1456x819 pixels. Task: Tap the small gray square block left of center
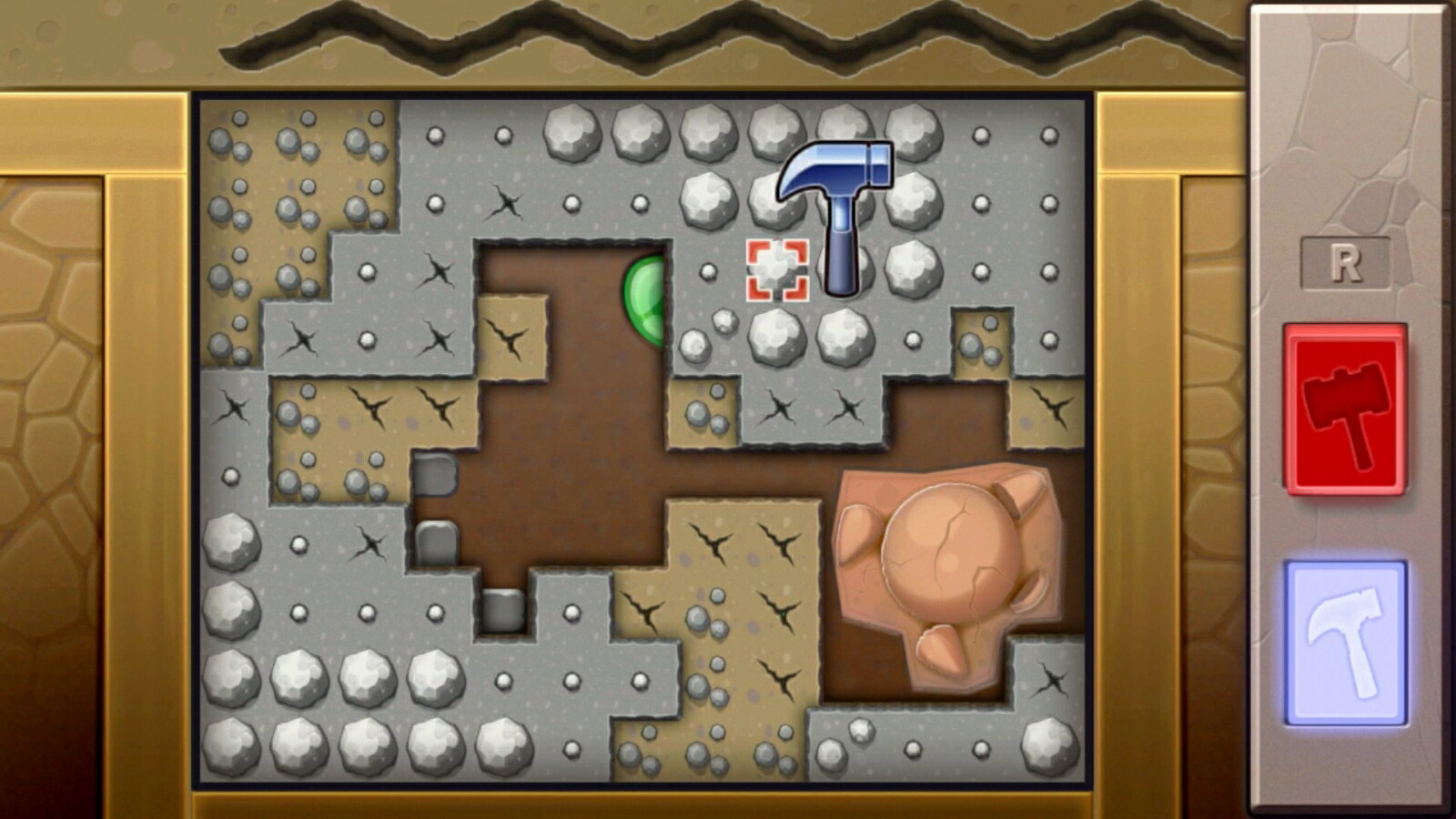coord(437,473)
